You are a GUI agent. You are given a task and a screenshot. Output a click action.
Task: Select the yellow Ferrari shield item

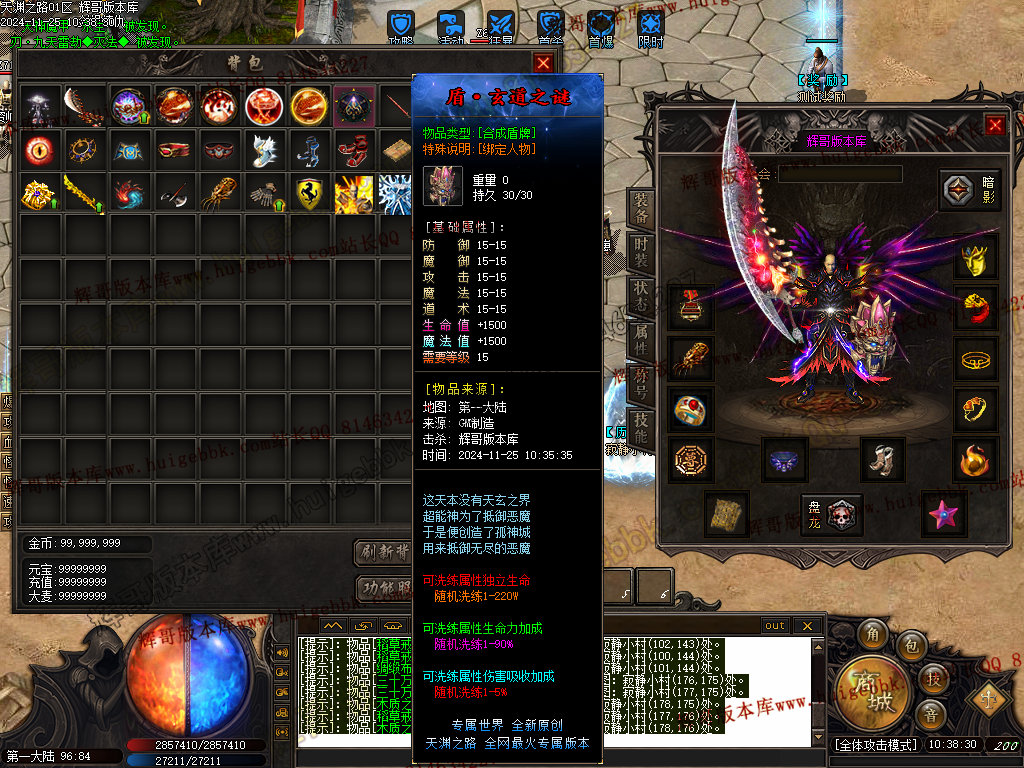(310, 193)
